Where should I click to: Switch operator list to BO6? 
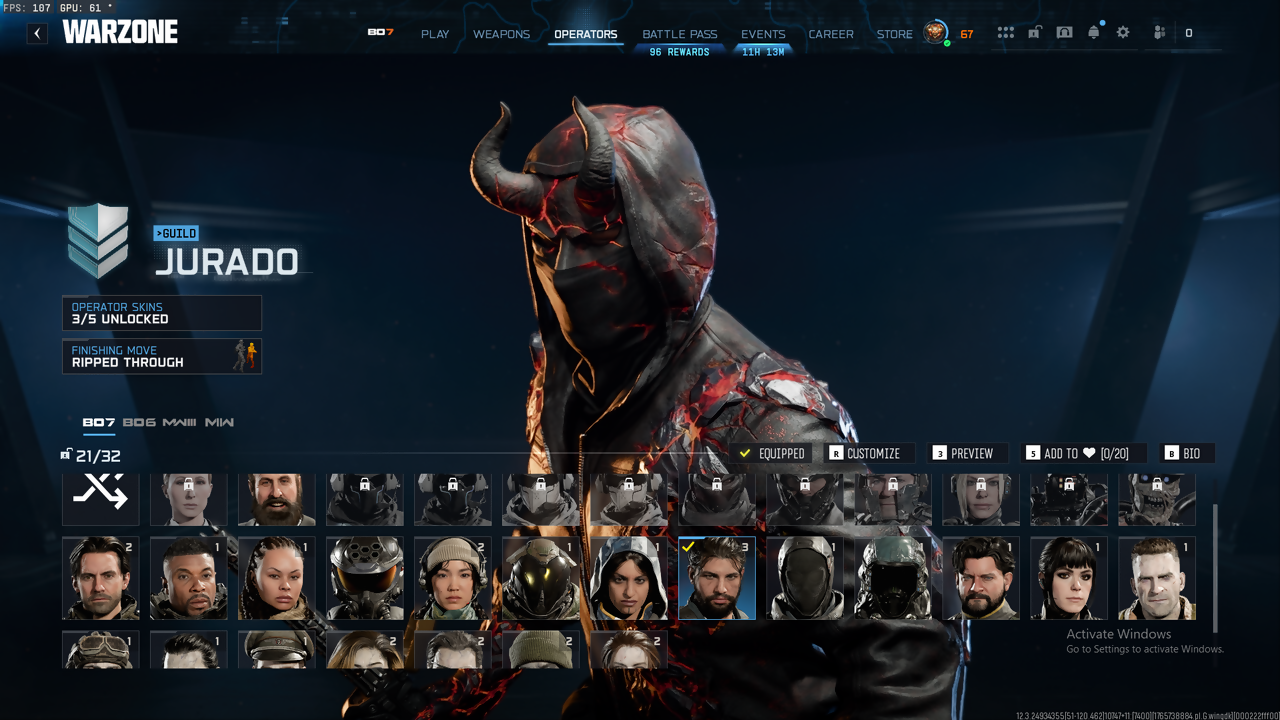point(139,423)
